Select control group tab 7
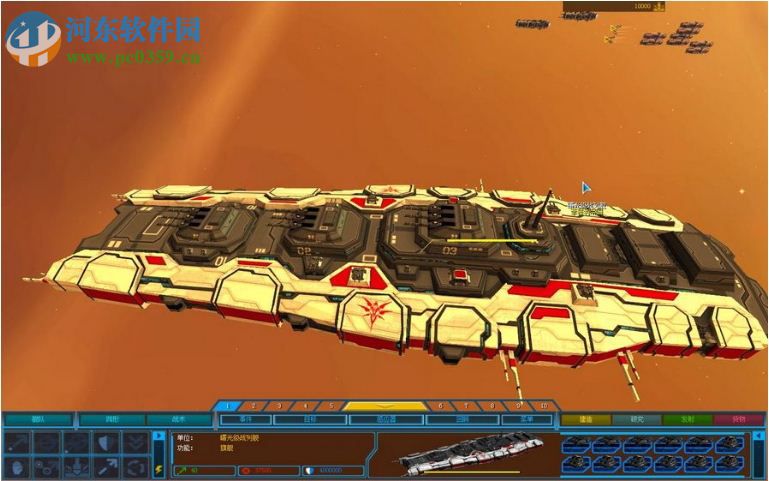 [x=465, y=406]
